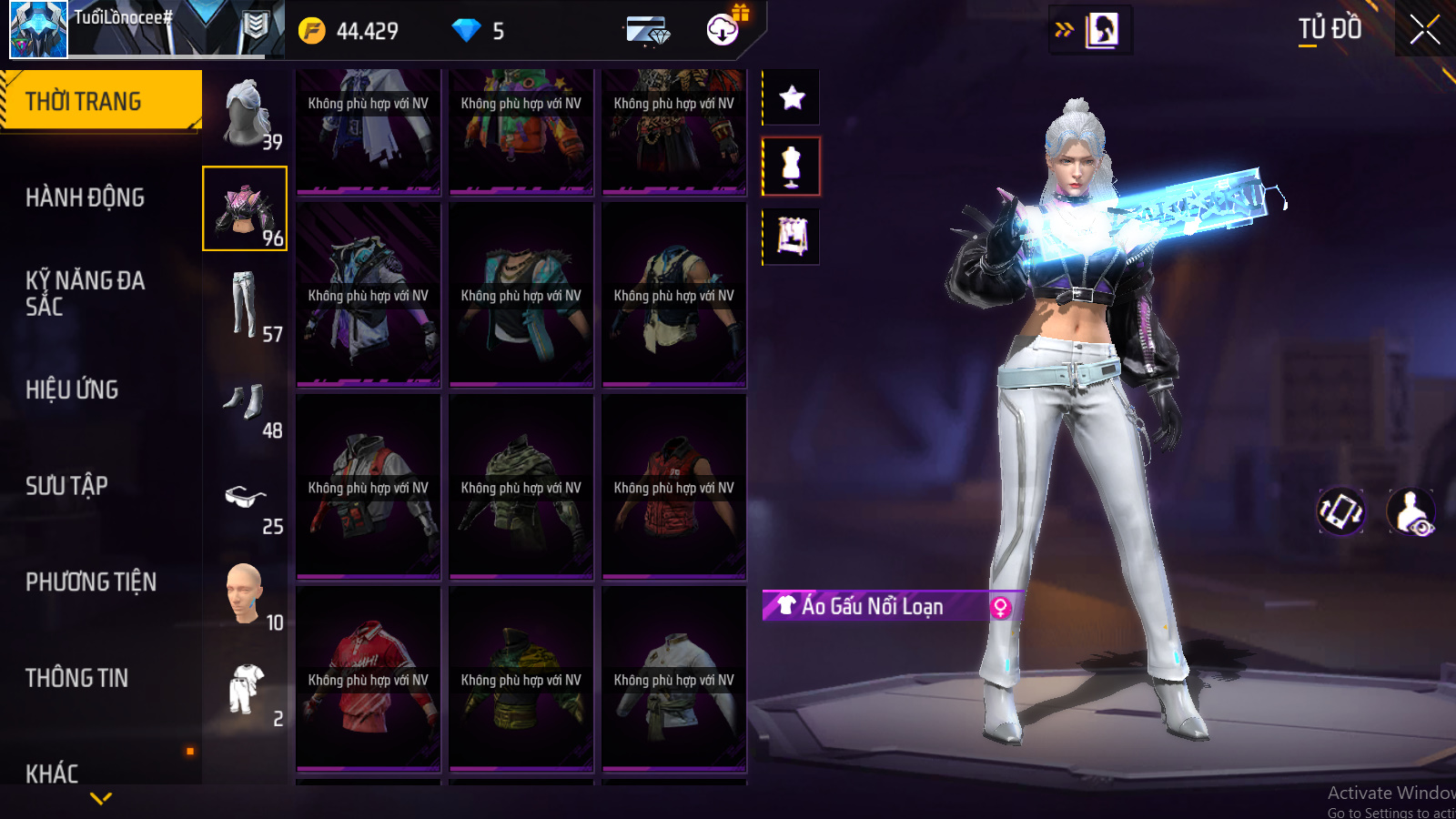Choose the hair category with 39 items
This screenshot has width=1456, height=819.
[x=246, y=114]
